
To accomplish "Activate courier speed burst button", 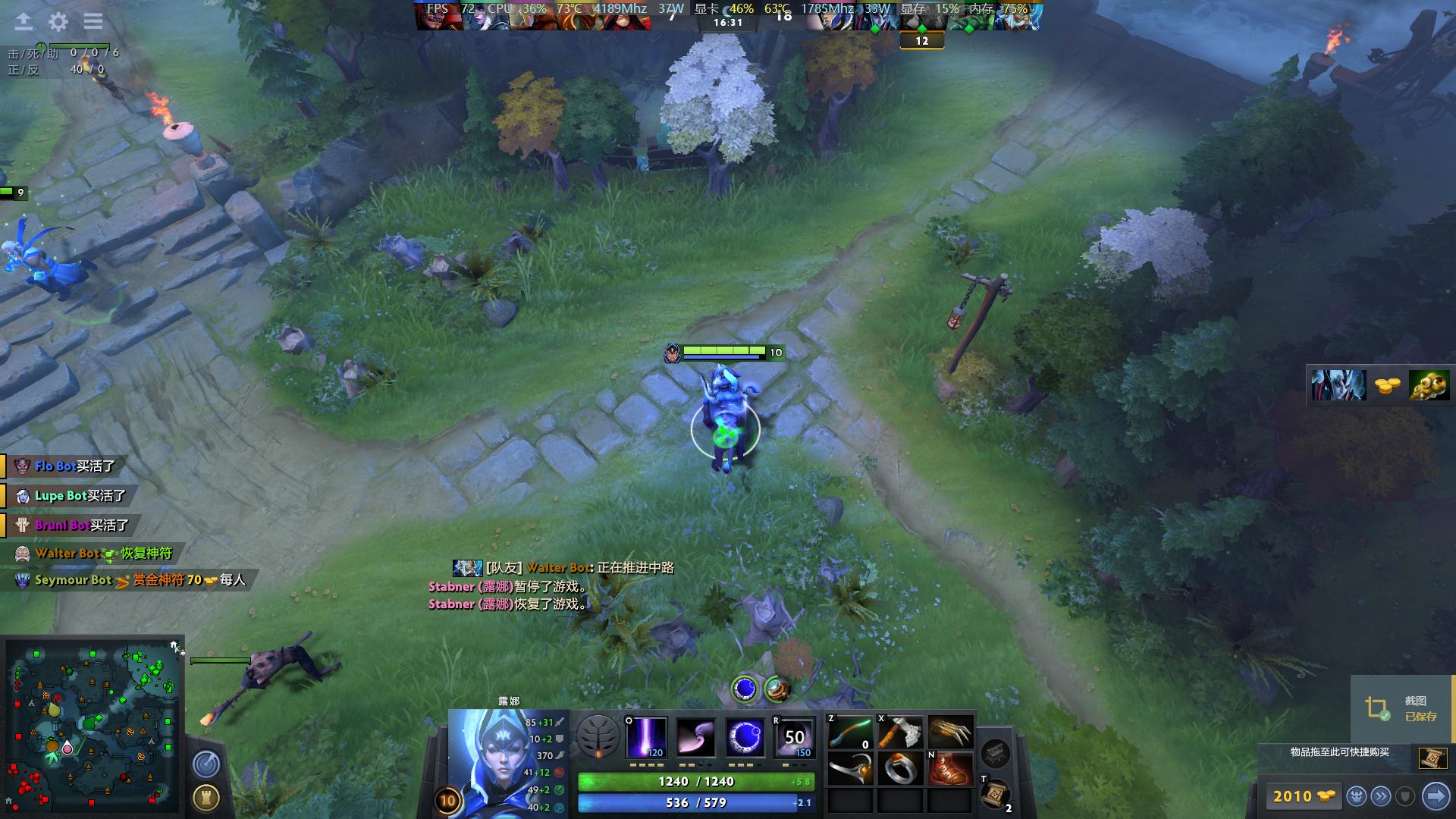I will [x=1381, y=796].
